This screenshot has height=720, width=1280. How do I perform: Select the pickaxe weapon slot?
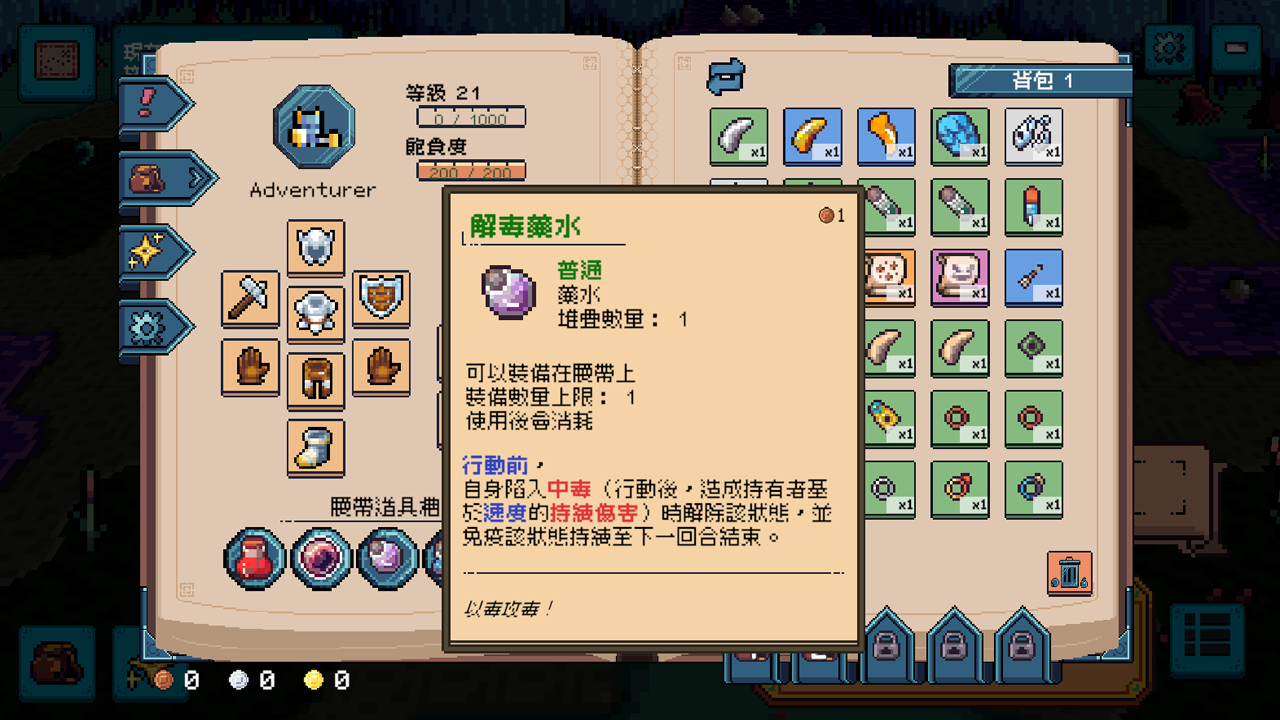[x=250, y=299]
